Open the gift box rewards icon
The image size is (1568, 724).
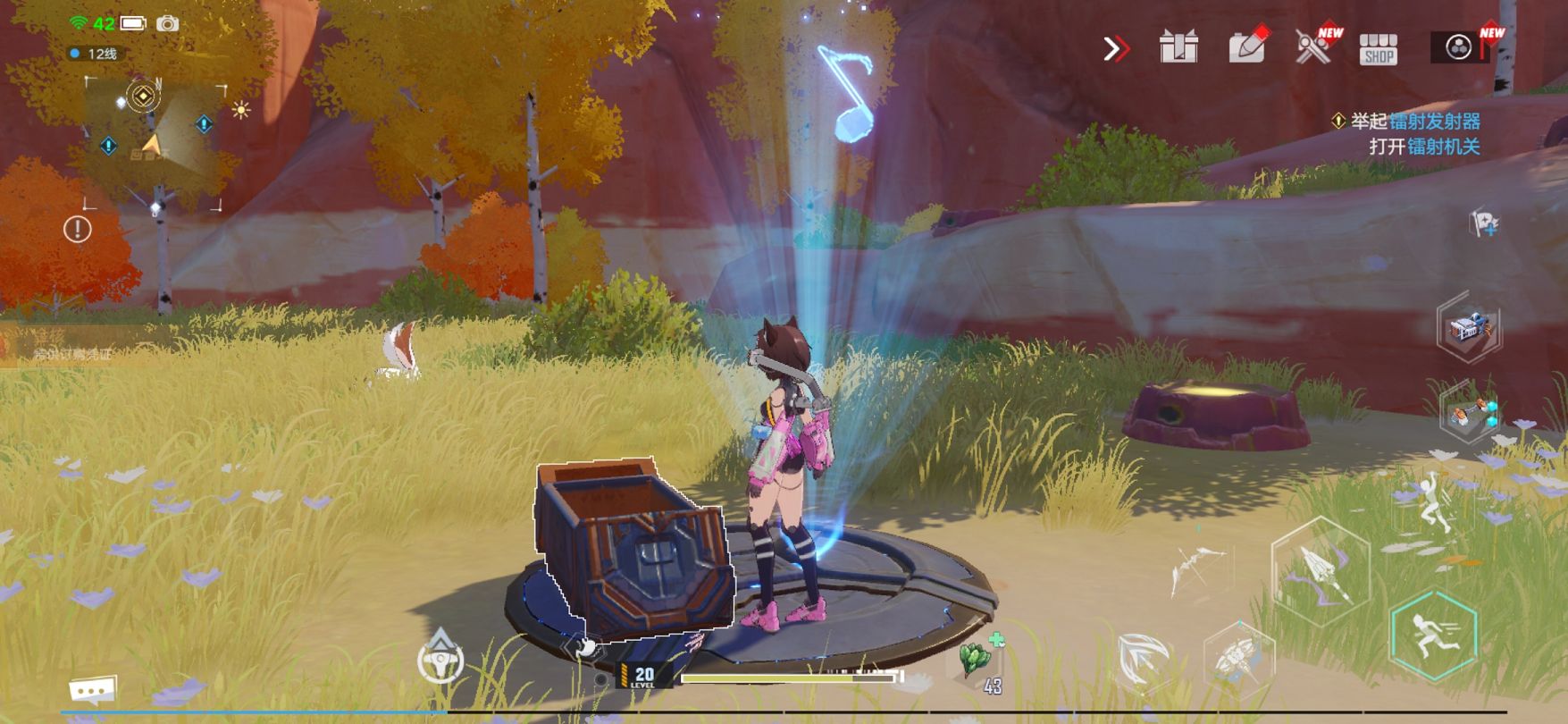tap(1178, 47)
